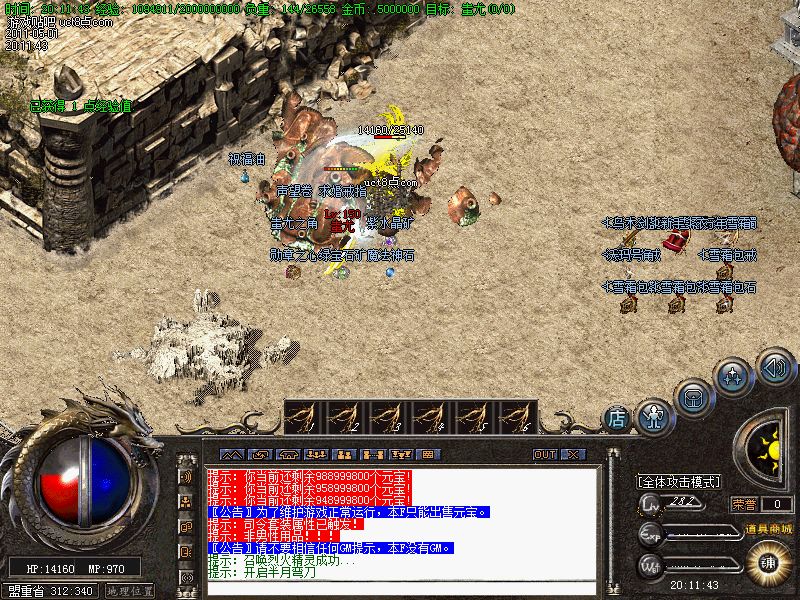
Task: Click the OUT button above chat
Action: tap(545, 454)
